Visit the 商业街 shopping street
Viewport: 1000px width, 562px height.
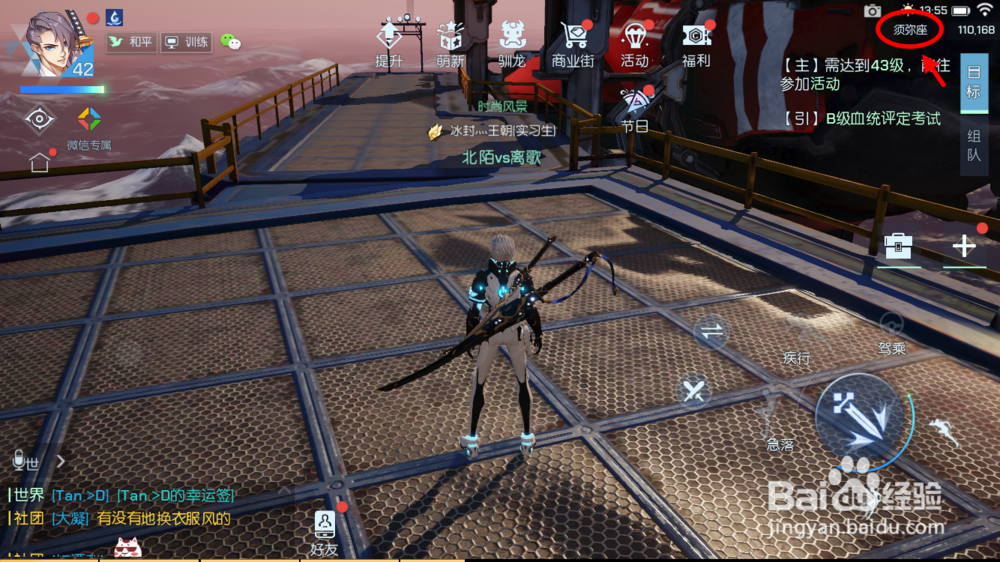point(573,42)
